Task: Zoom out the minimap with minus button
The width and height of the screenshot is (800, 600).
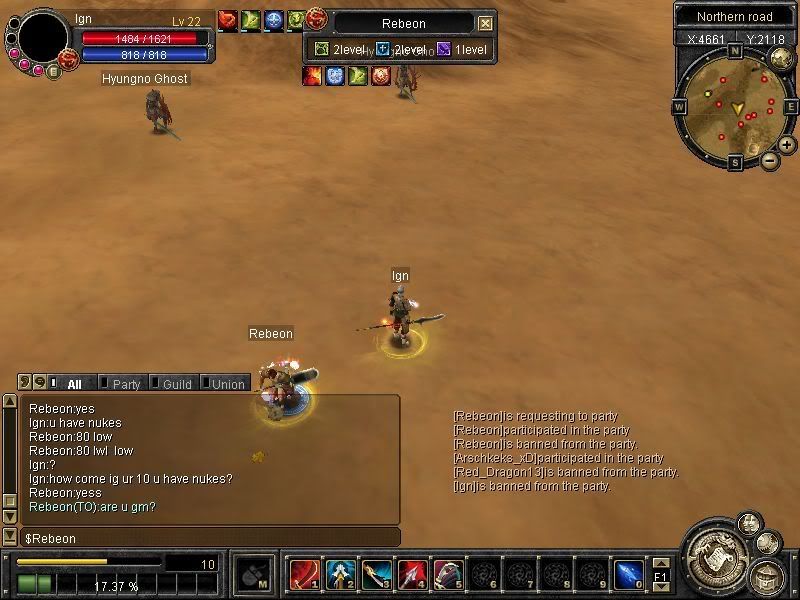Action: tap(769, 160)
